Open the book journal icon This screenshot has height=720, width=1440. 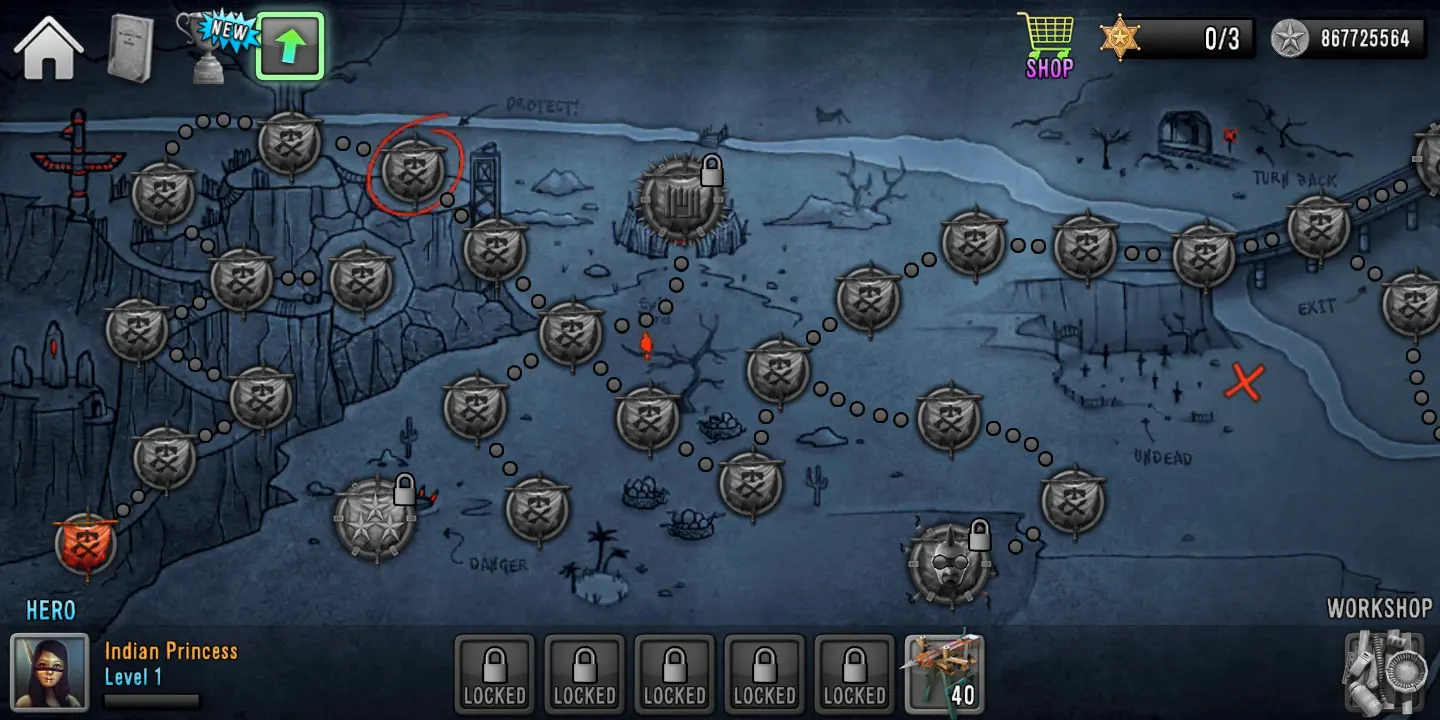(x=130, y=48)
